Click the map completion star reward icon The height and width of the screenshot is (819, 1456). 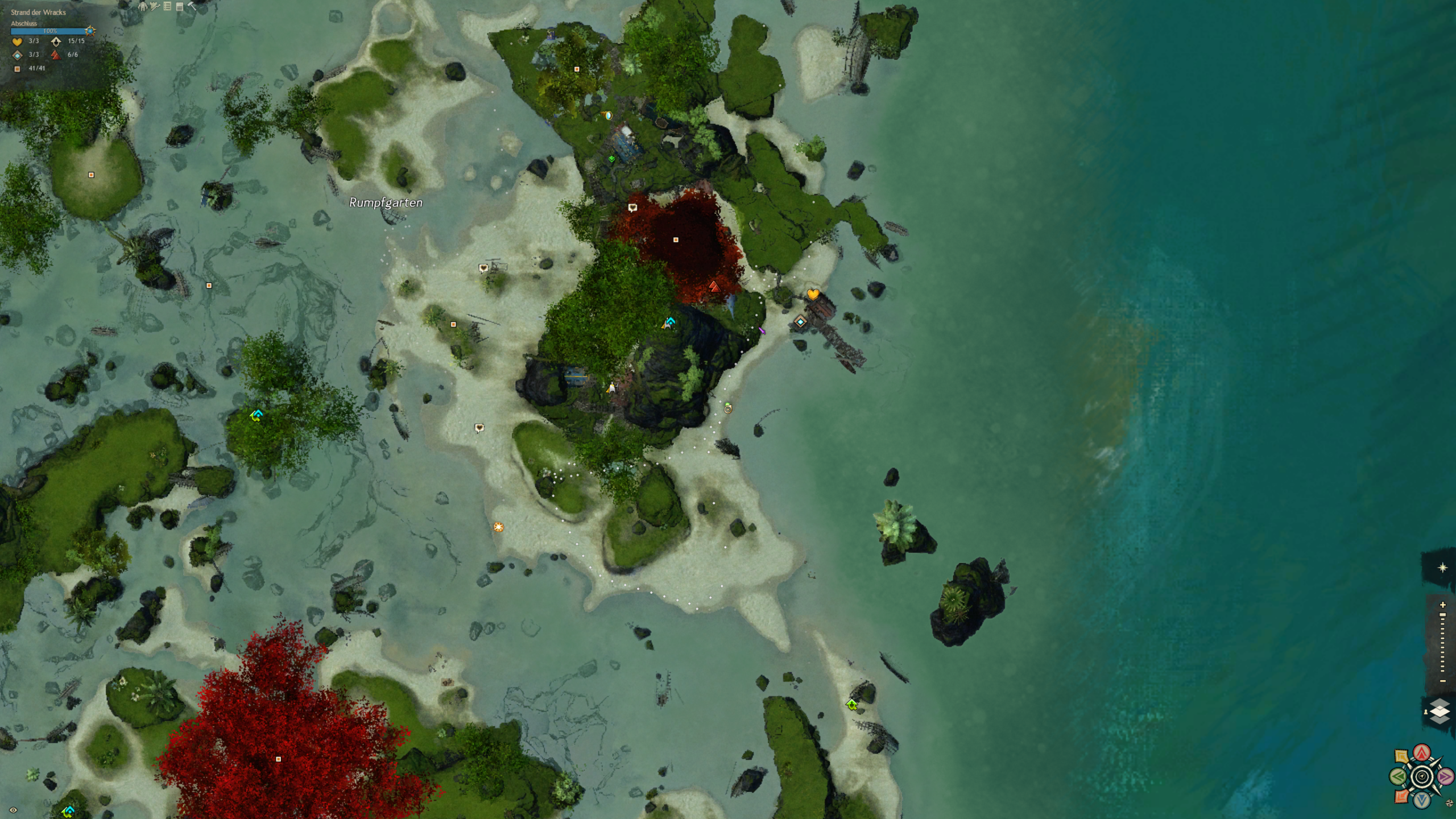pyautogui.click(x=90, y=31)
